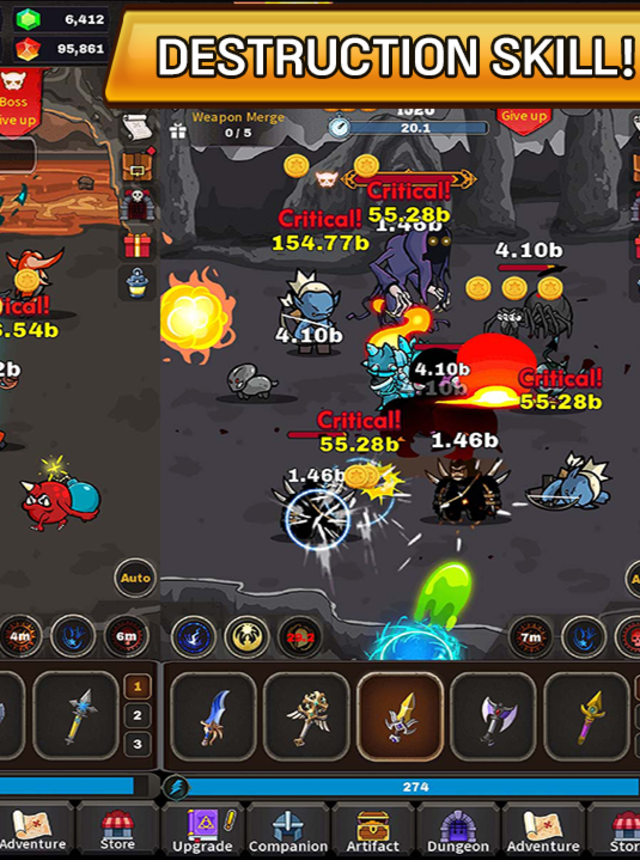640x860 pixels.
Task: Toggle the Auto skill button
Action: tap(135, 578)
